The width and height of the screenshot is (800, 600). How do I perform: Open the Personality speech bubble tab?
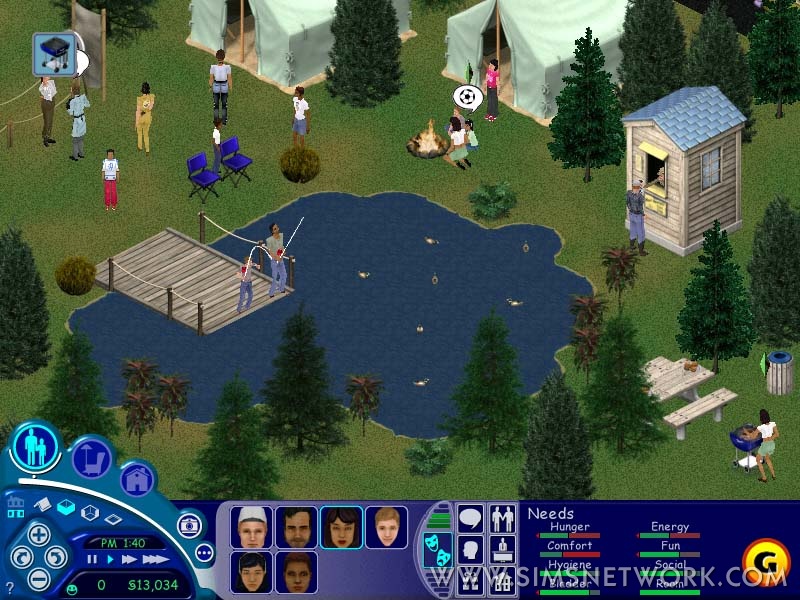(470, 519)
